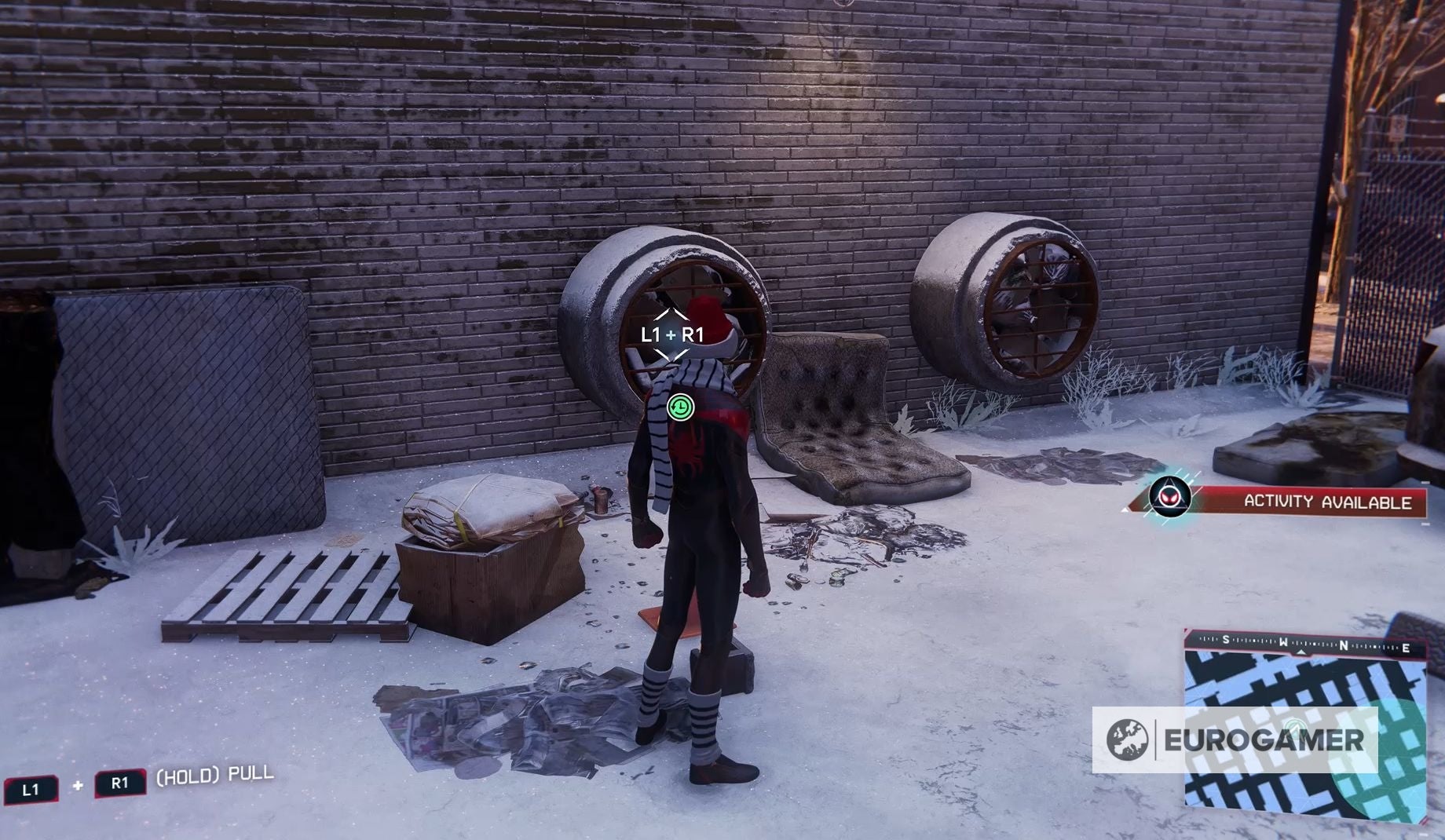Select the green time capsule marker
Screen dimensions: 1445x840
pyautogui.click(x=680, y=407)
